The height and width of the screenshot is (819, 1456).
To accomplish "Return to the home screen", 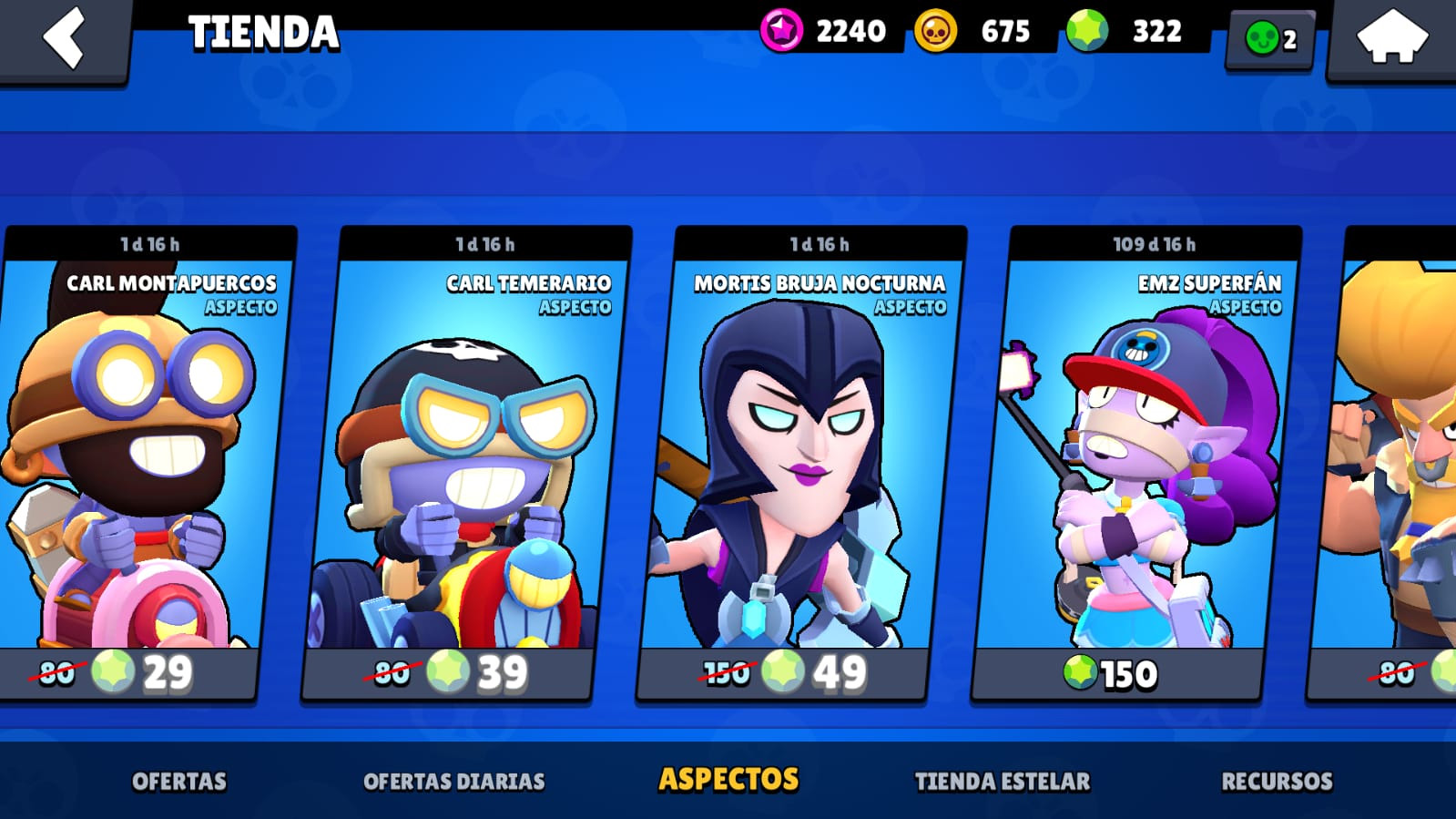I will point(1391,40).
